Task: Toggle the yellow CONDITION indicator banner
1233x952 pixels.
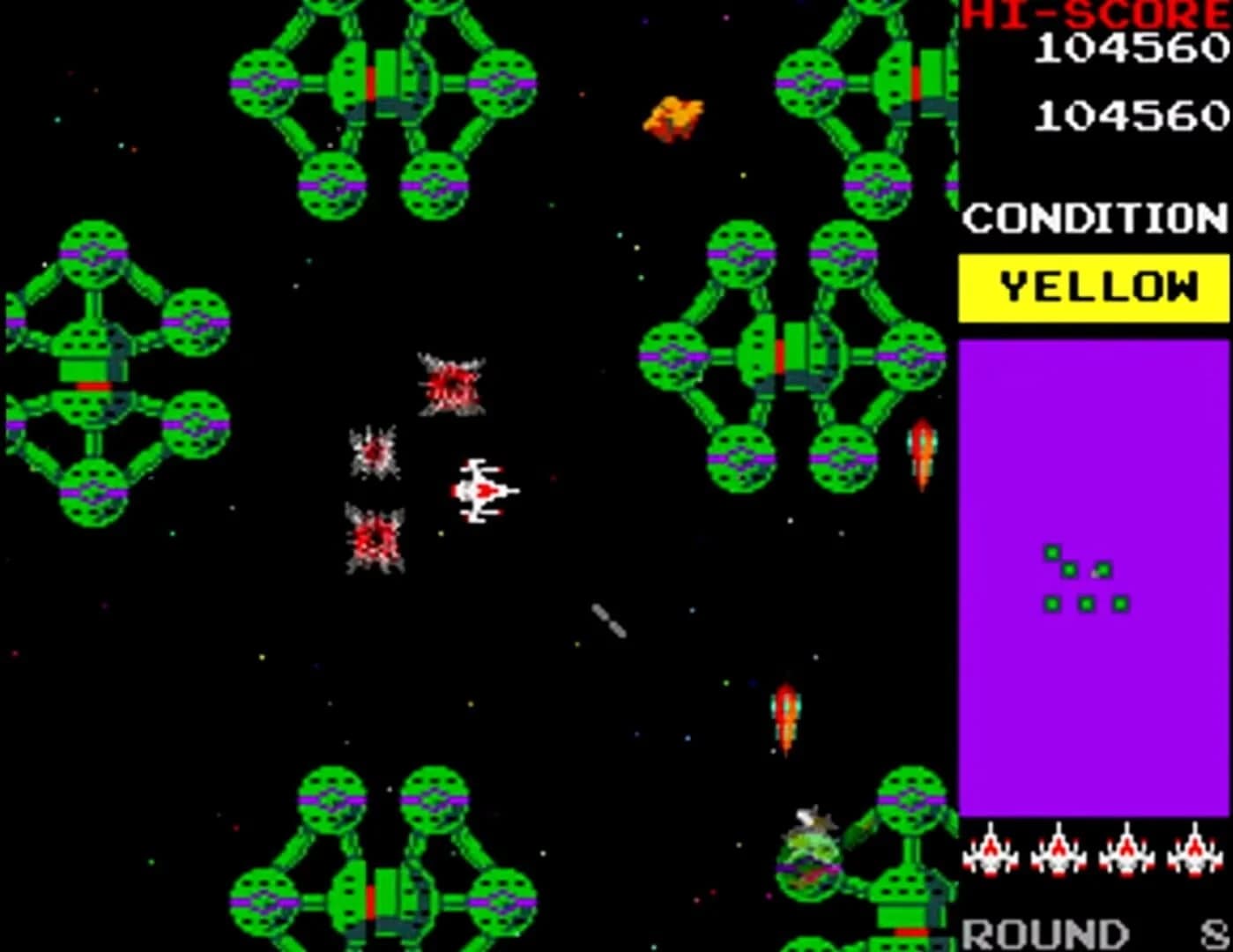Action: (1093, 286)
